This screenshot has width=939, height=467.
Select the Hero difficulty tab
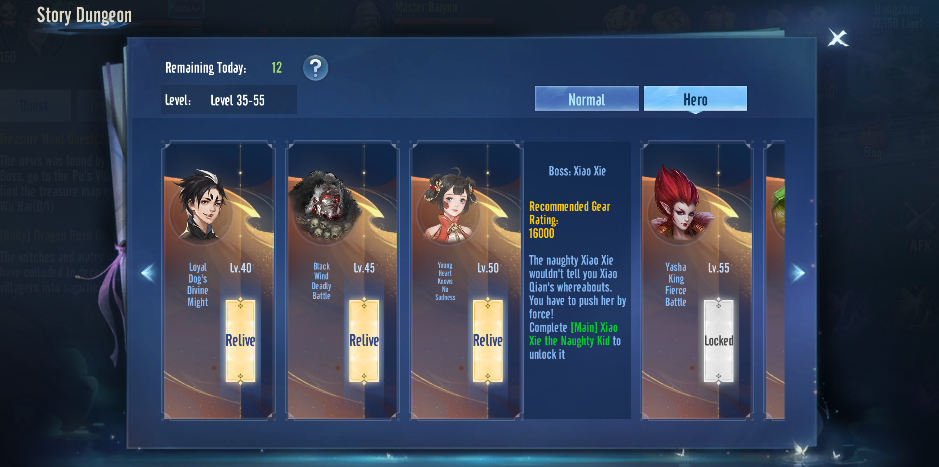(695, 99)
